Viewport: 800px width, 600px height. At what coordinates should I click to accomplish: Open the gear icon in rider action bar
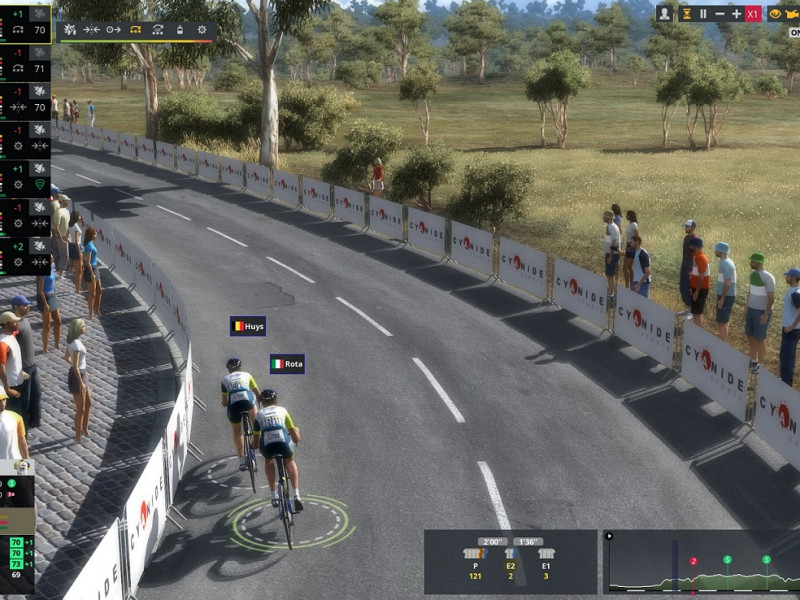[202, 30]
